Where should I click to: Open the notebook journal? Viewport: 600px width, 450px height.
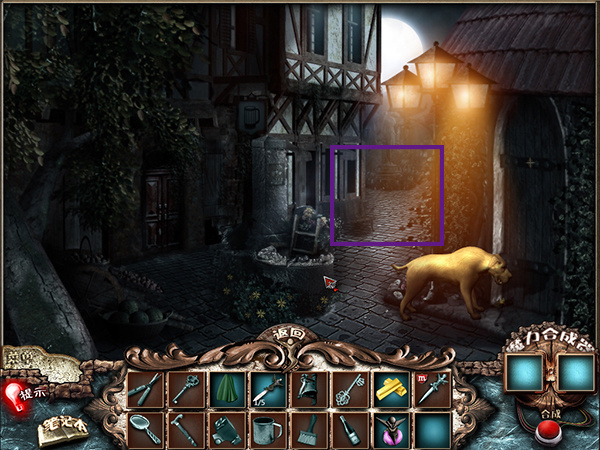tap(61, 430)
